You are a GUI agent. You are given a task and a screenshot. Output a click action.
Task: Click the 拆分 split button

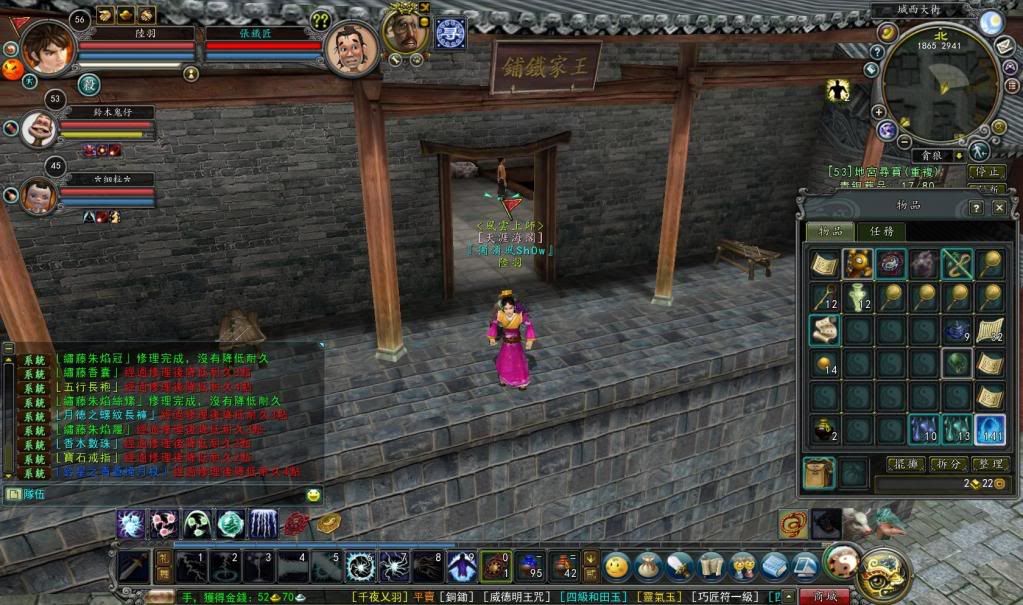(x=946, y=464)
